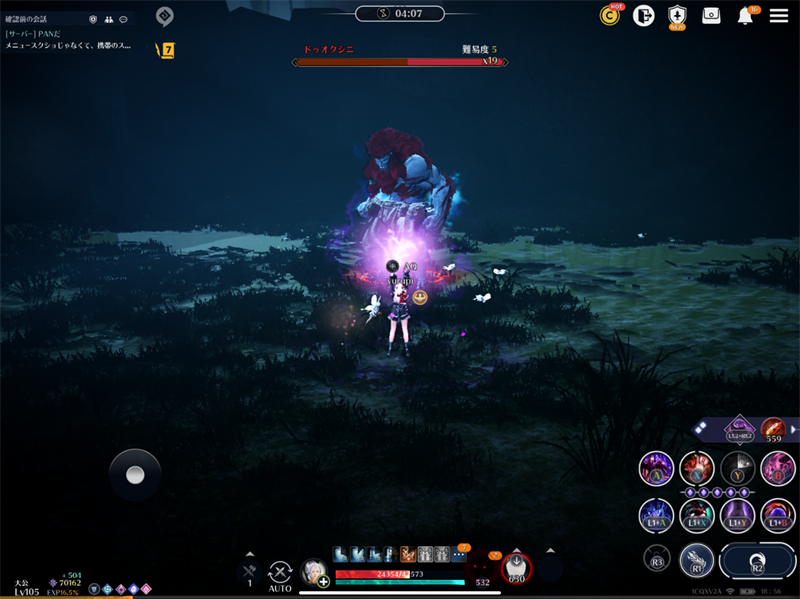Tap the crossed weapons swap button
This screenshot has width=800, height=599.
tap(249, 571)
